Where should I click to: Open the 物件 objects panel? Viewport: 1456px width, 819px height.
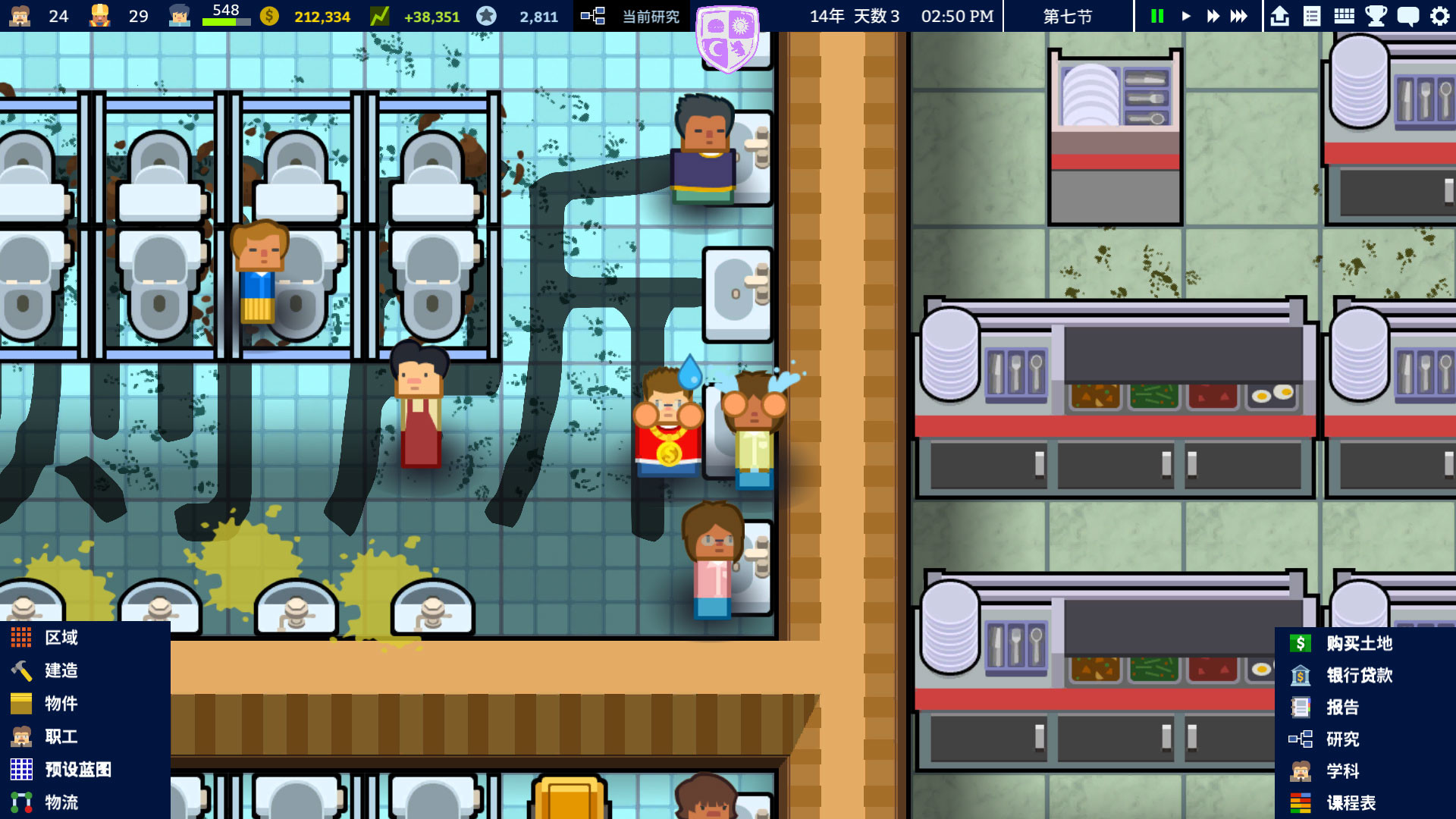[58, 703]
